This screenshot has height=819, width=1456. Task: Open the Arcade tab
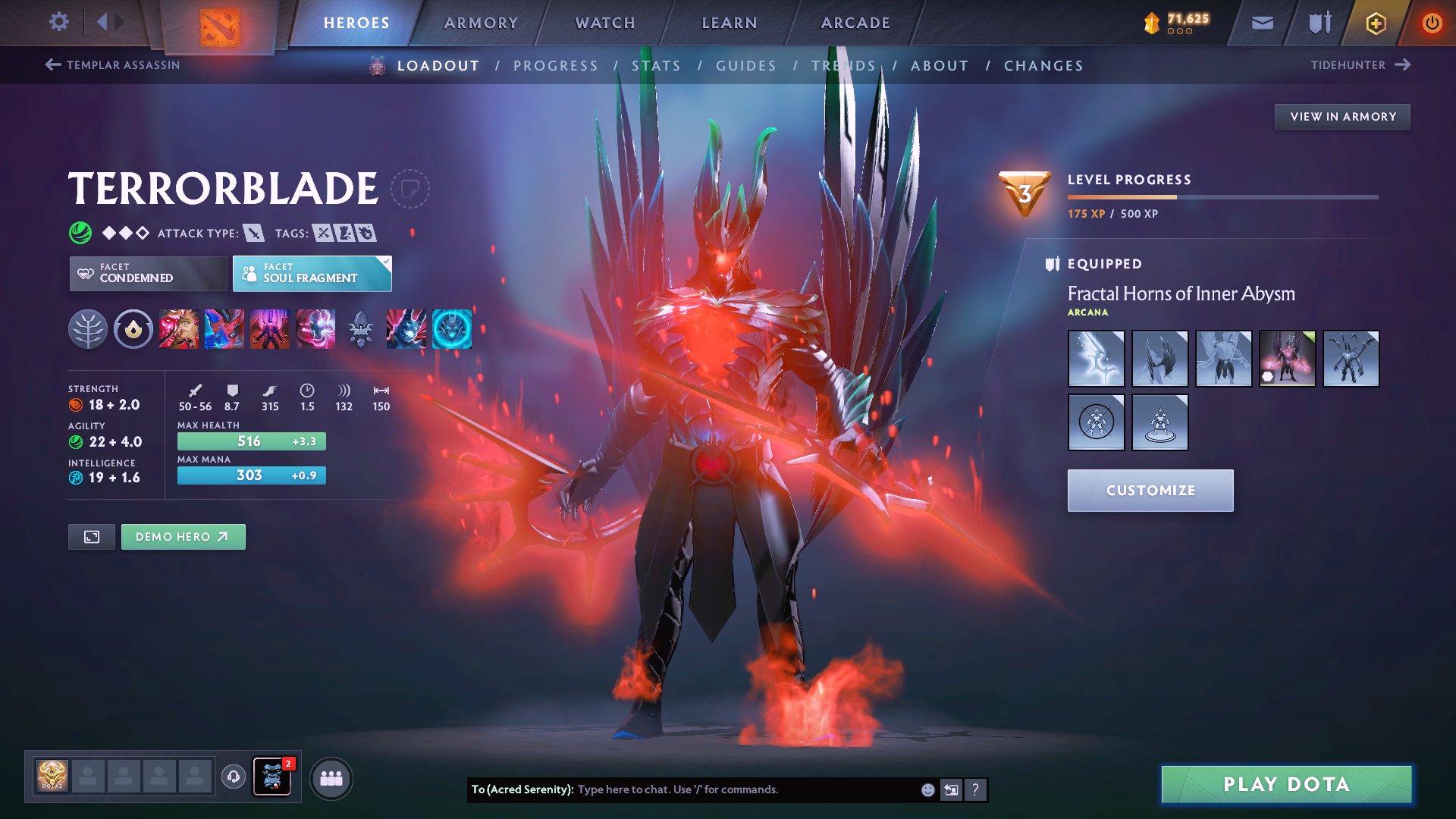click(855, 23)
